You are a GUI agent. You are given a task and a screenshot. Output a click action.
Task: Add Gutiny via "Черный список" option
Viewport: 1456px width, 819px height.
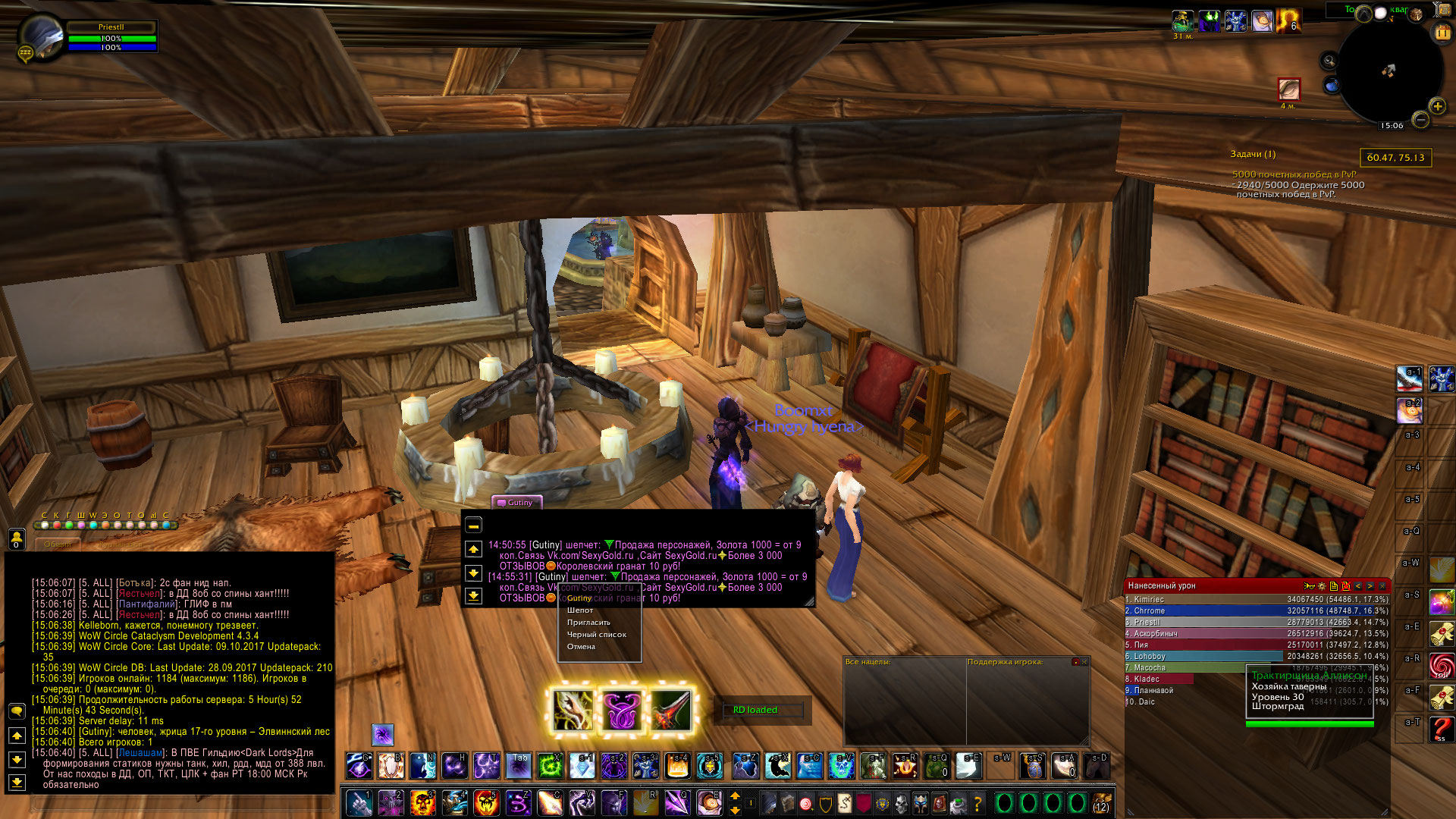[596, 635]
